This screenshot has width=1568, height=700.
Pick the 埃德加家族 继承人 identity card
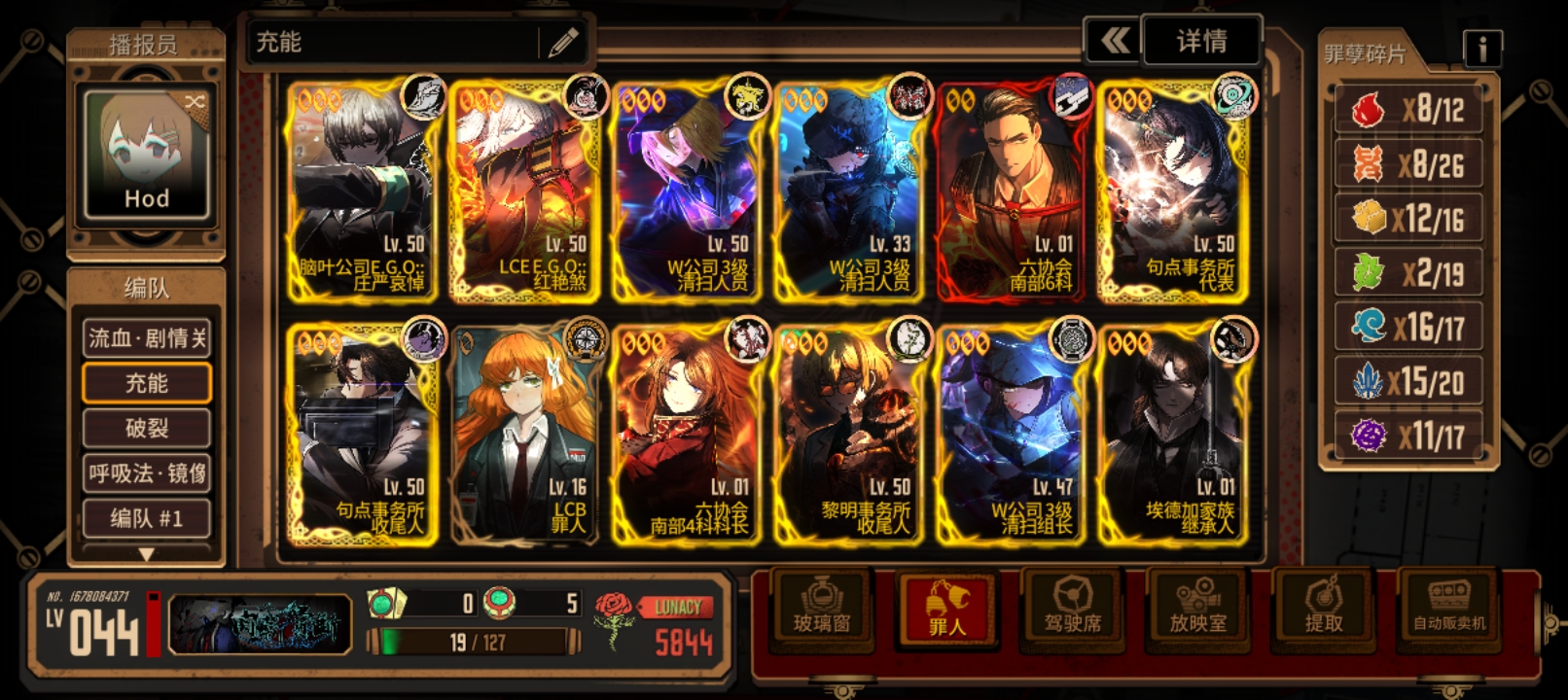[1172, 435]
